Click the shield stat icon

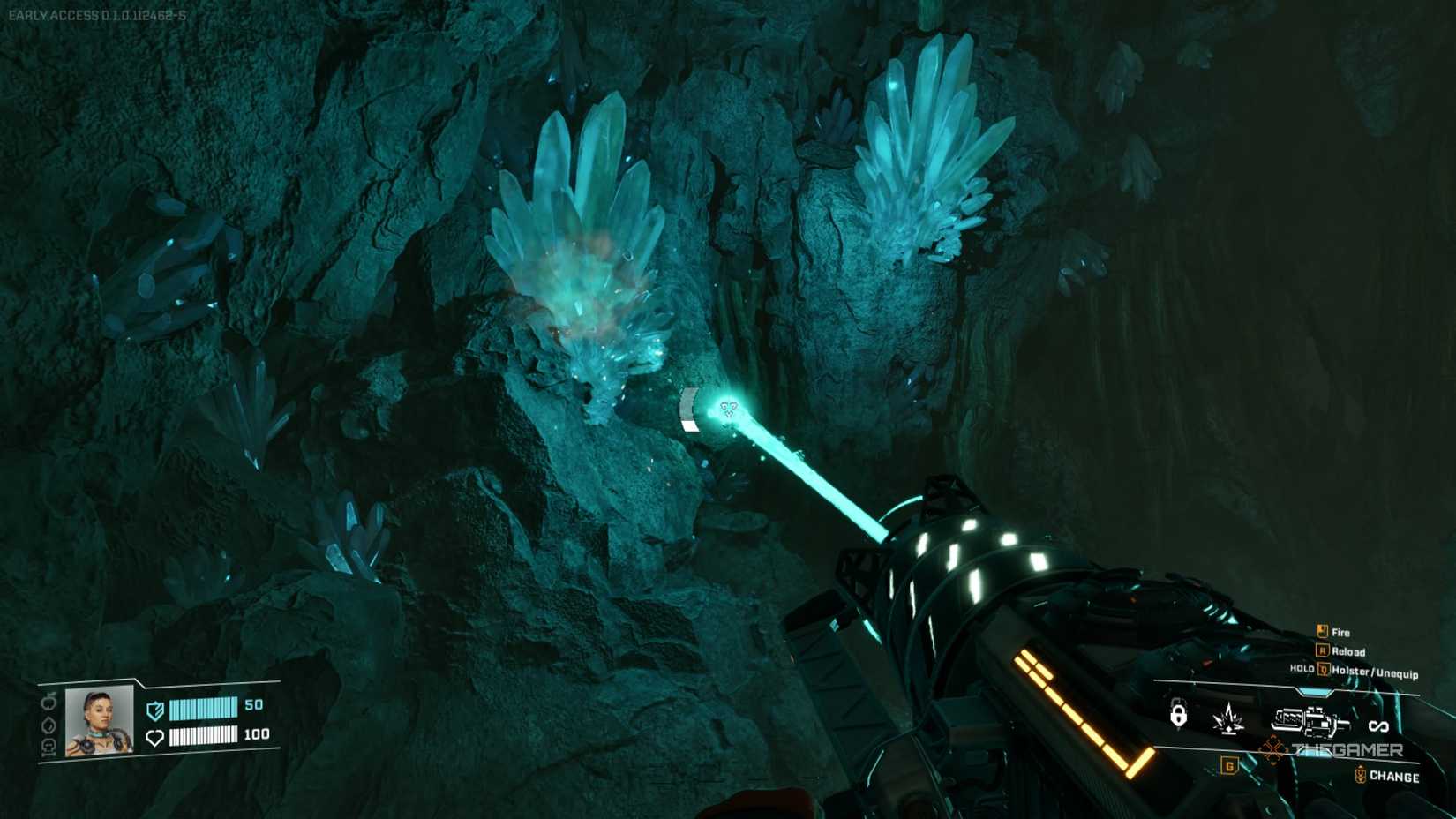point(154,710)
